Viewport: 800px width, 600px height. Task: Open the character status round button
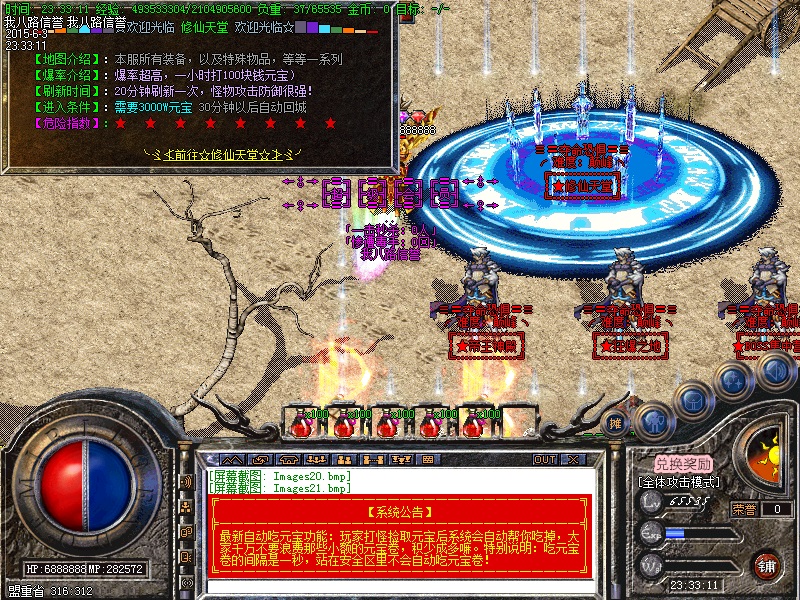(651, 421)
